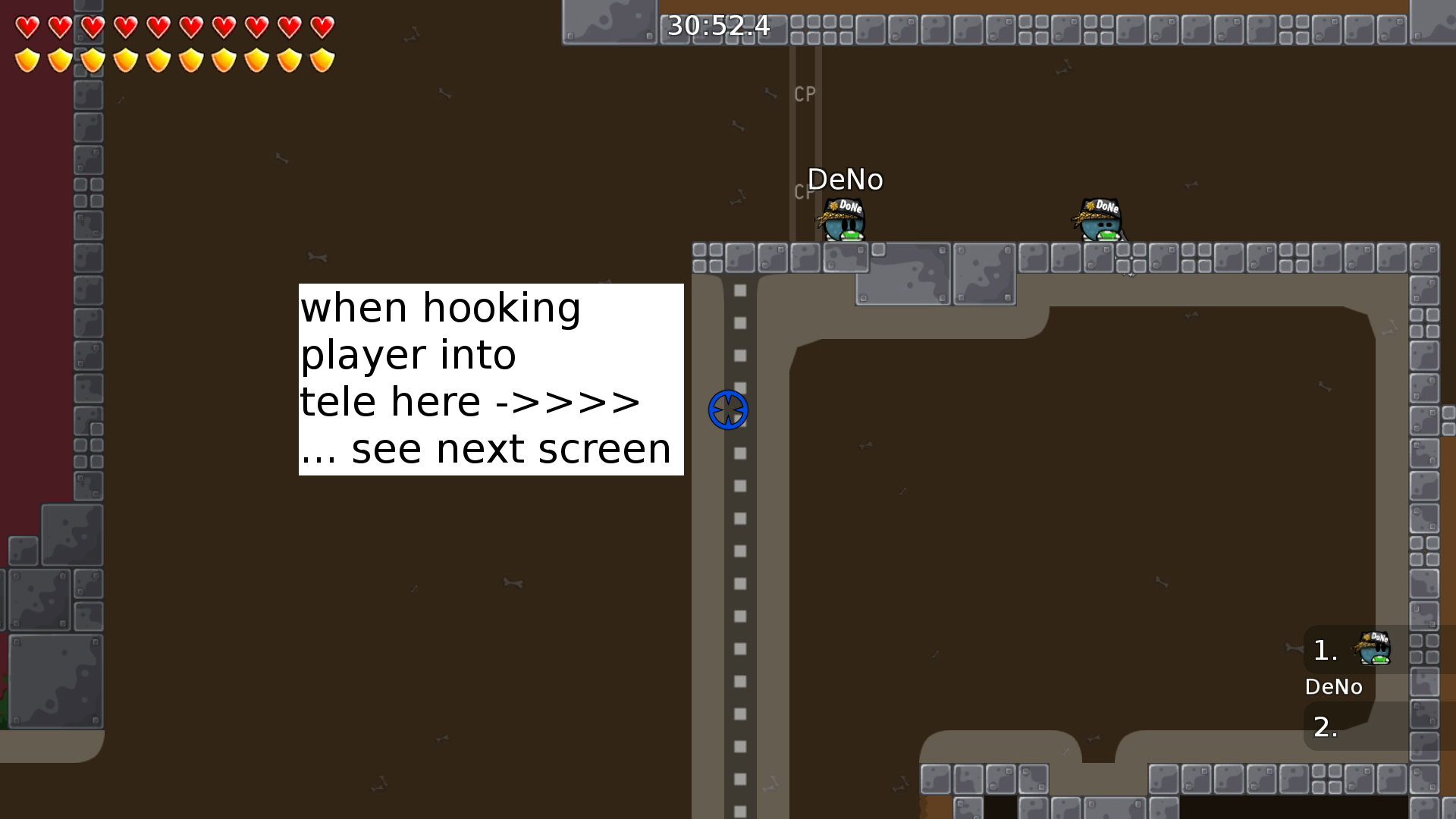This screenshot has width=1456, height=819.
Task: Expand the CP checkpoint marker label
Action: point(803,95)
